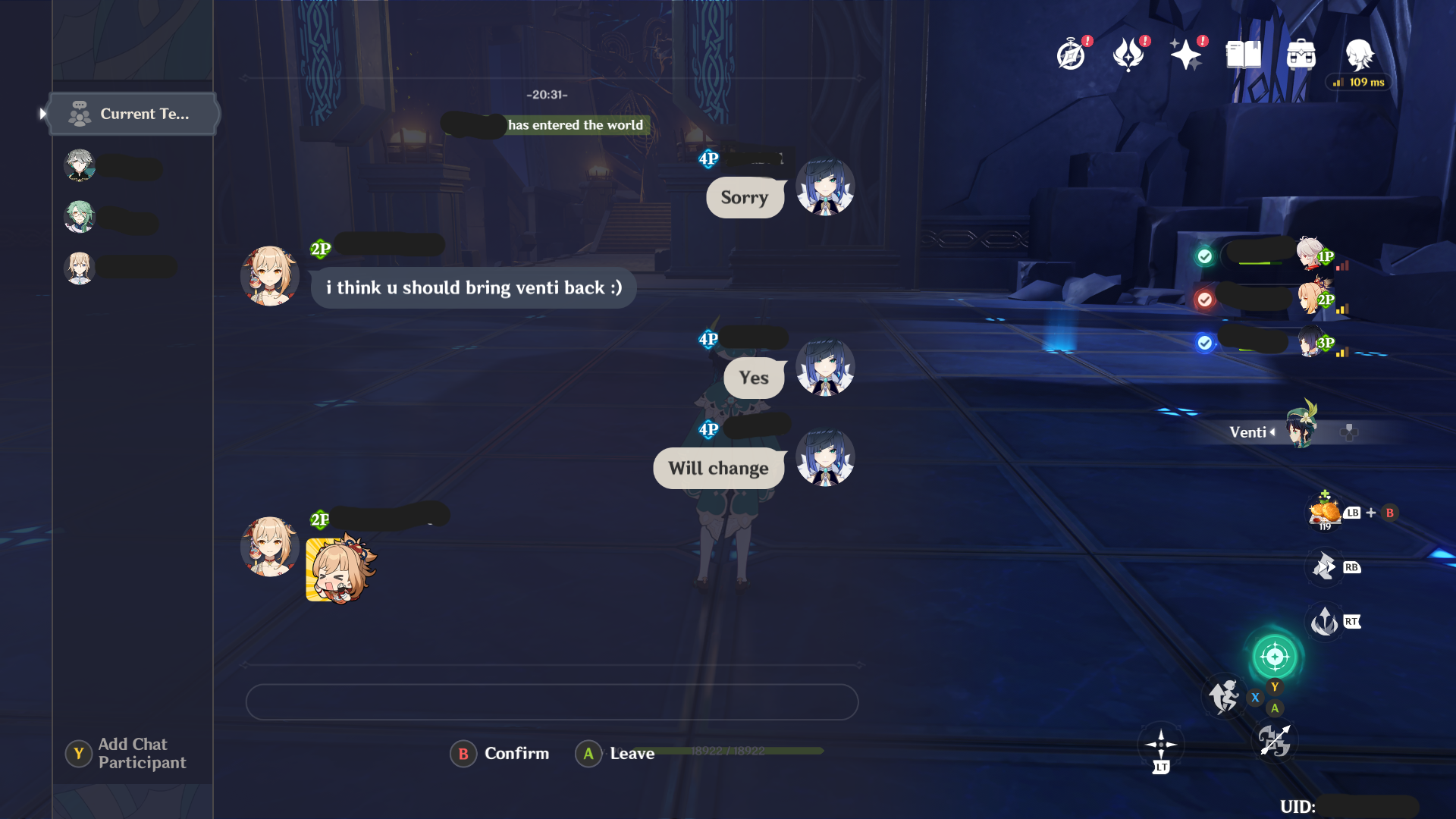
Task: Open the Inventory backpack icon
Action: coord(1302,53)
